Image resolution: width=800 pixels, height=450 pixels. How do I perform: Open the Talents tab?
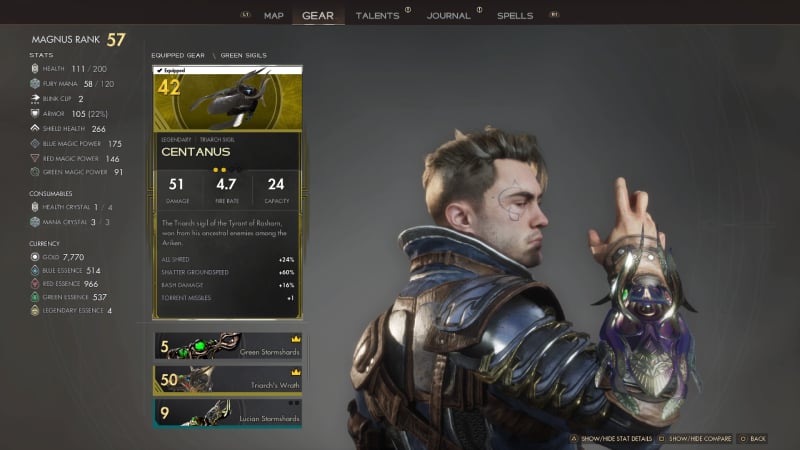tap(377, 16)
